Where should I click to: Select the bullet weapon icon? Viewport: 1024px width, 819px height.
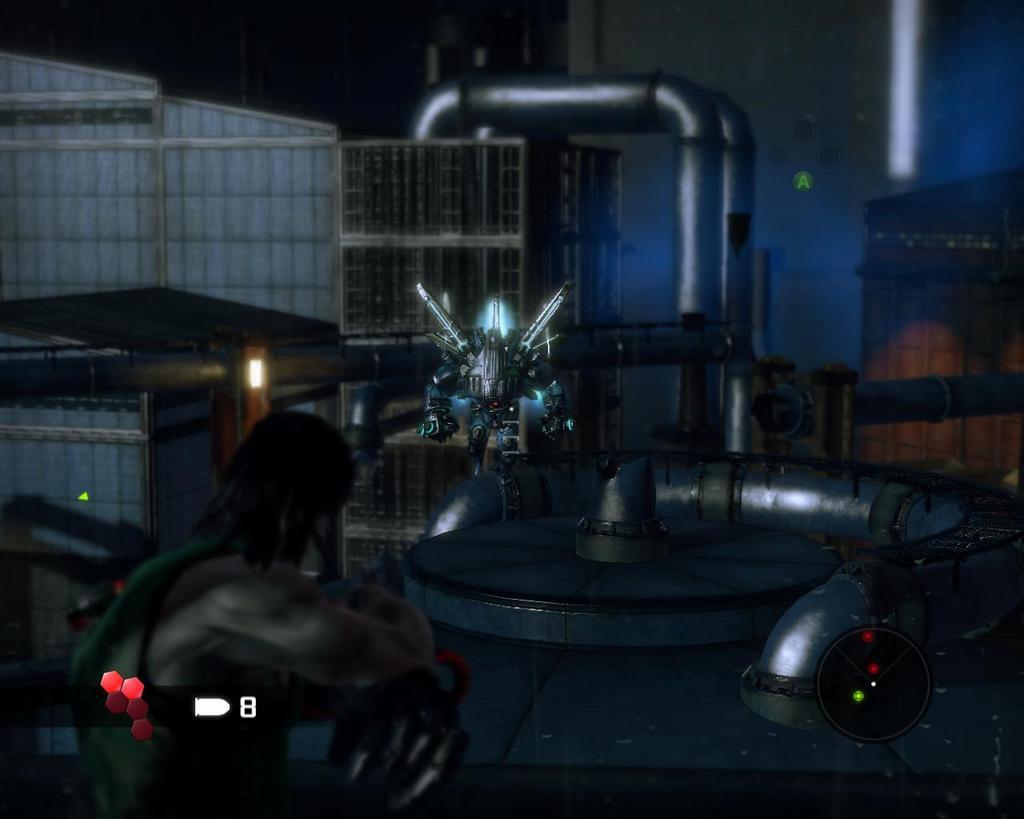point(212,708)
